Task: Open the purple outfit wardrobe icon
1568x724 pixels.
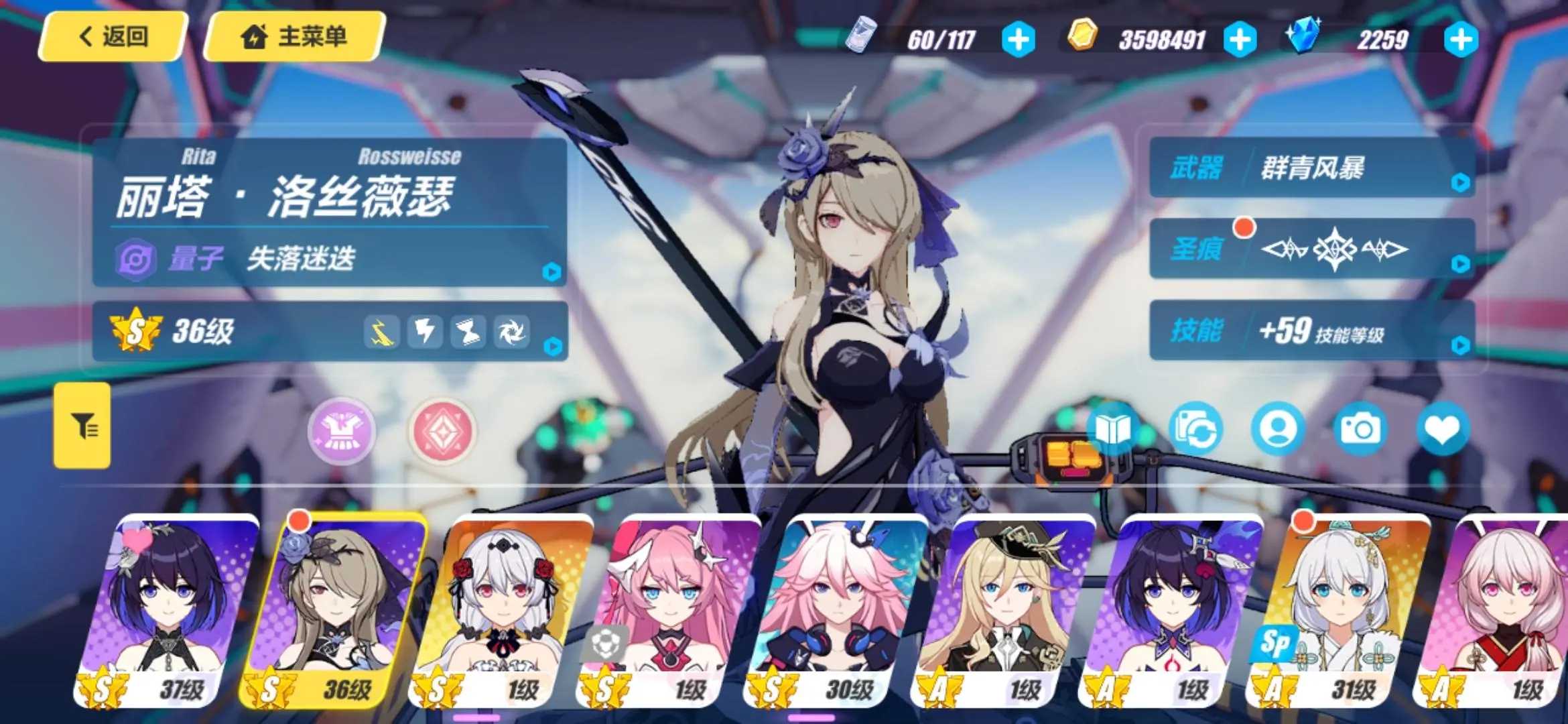Action: pyautogui.click(x=341, y=430)
